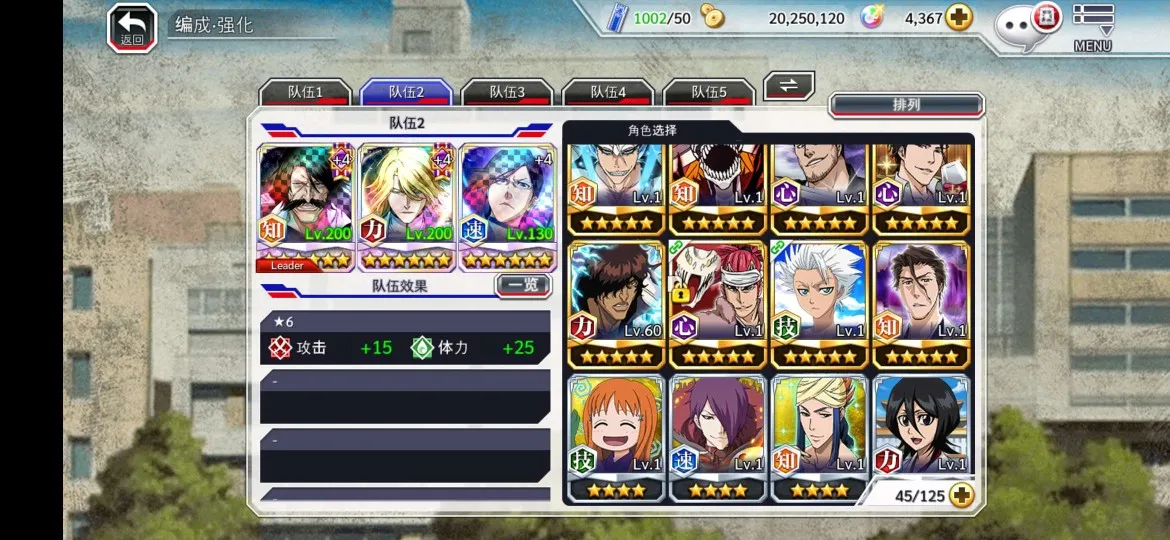This screenshot has width=1170, height=540.
Task: Switch to the 队伍5 tab
Action: coord(709,92)
